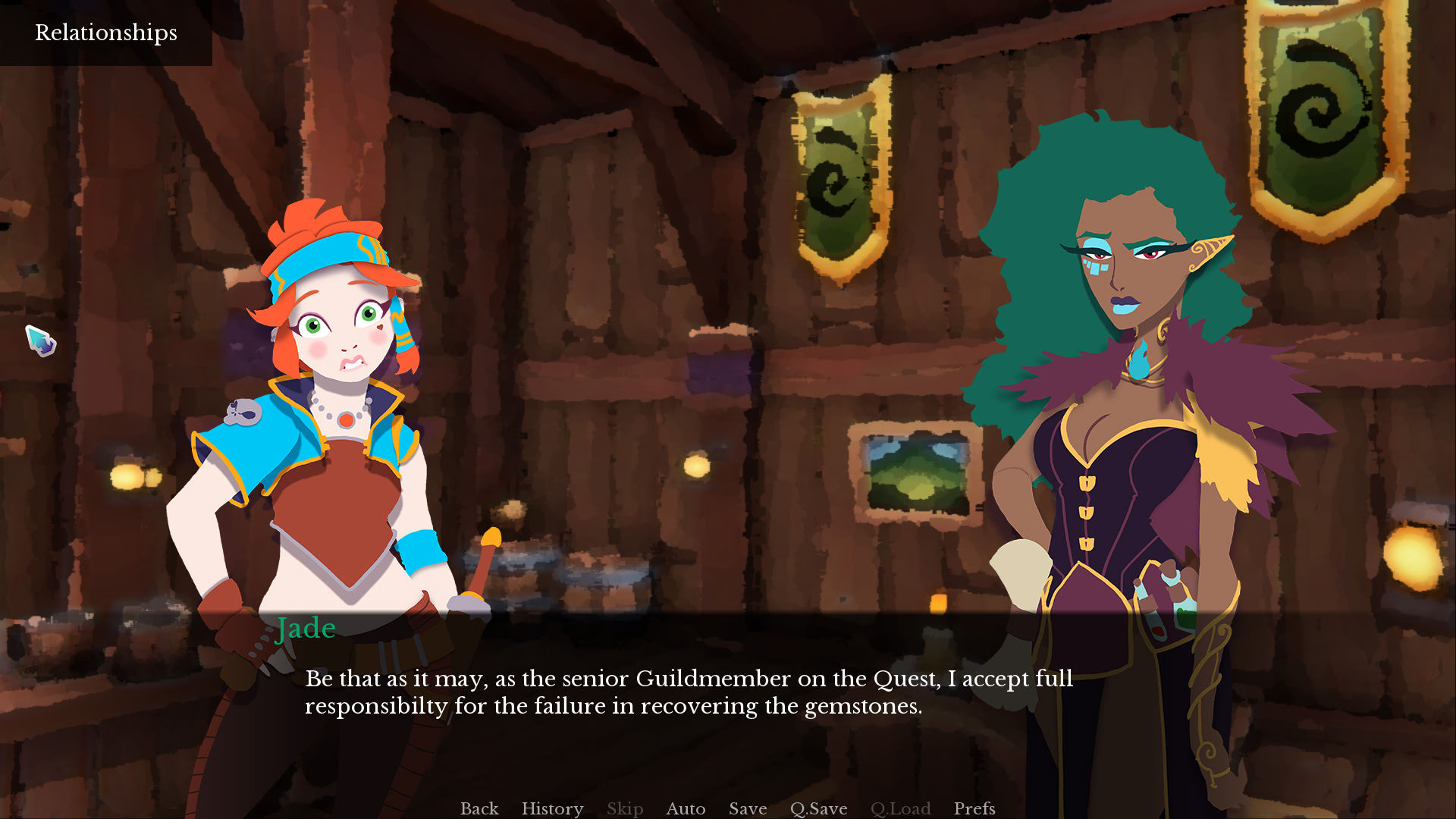Quick load with Q.Load
This screenshot has width=1456, height=819.
[900, 808]
